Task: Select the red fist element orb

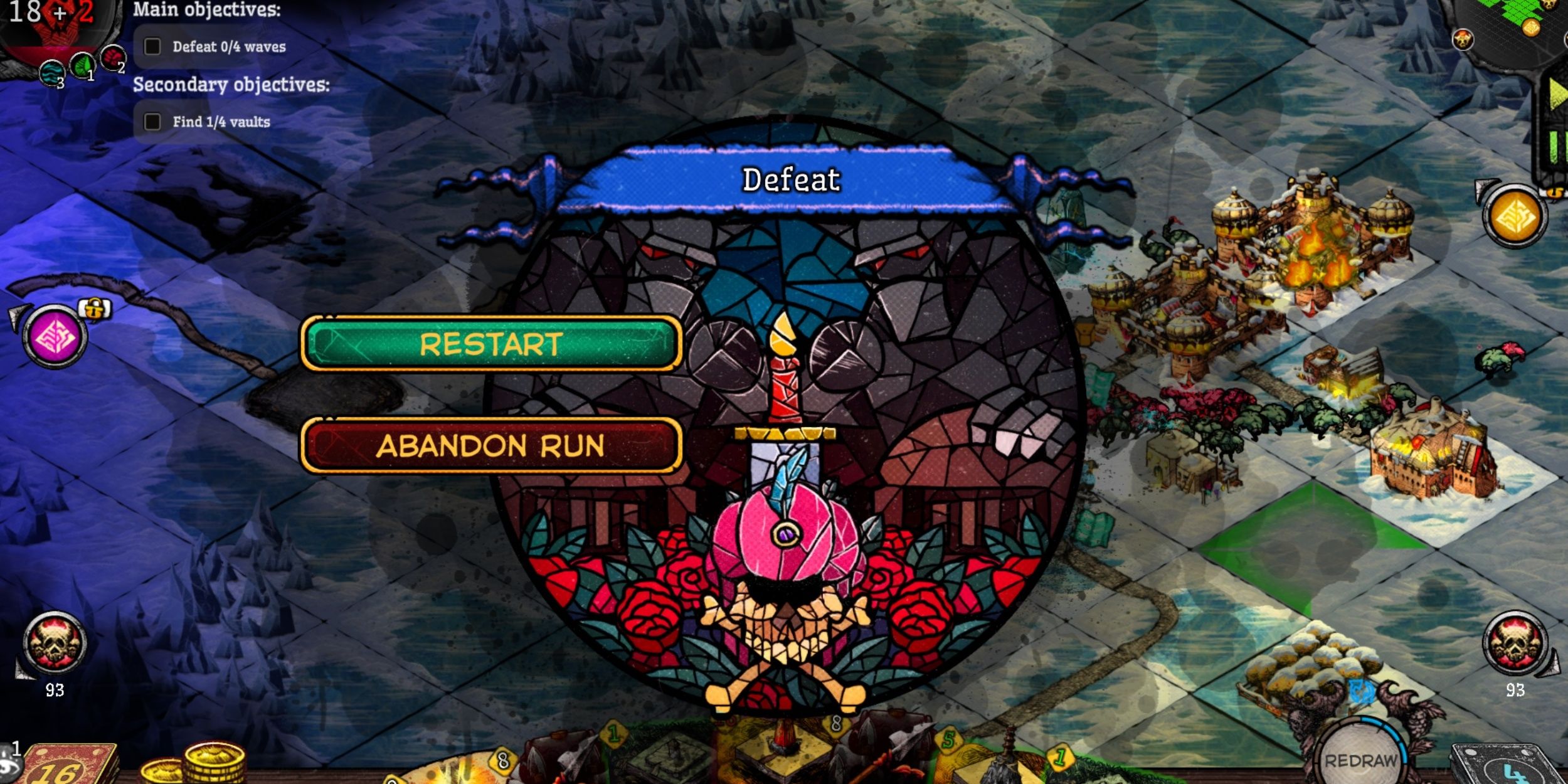Action: pos(112,56)
